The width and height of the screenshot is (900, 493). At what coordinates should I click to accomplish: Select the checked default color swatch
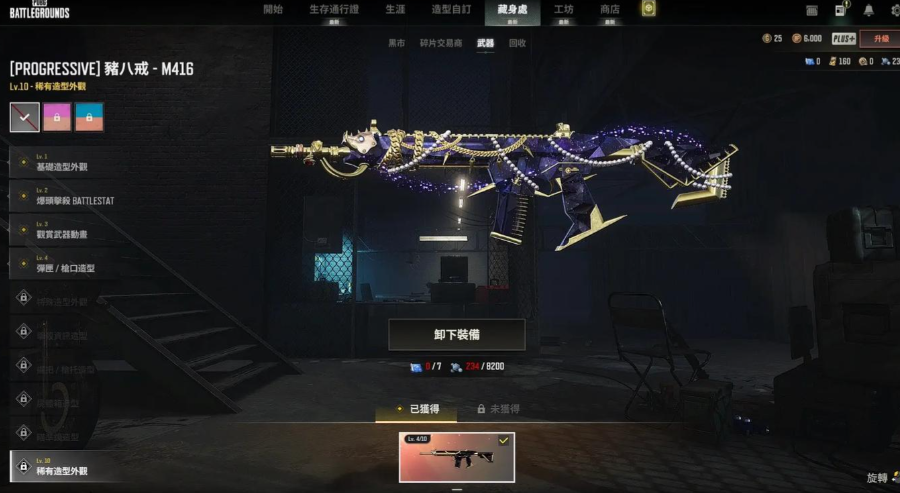click(25, 117)
